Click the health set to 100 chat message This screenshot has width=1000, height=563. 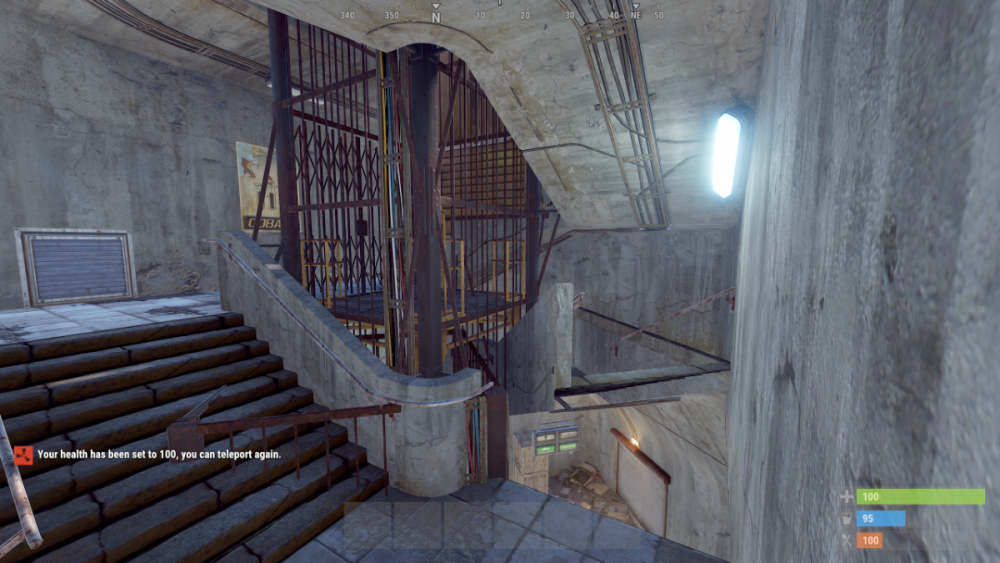tap(158, 454)
